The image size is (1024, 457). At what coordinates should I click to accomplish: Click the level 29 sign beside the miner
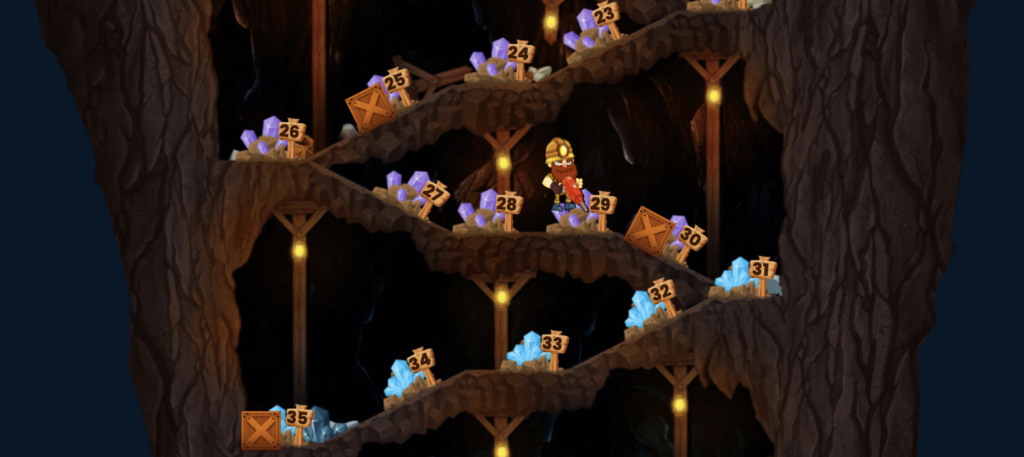pyautogui.click(x=601, y=204)
